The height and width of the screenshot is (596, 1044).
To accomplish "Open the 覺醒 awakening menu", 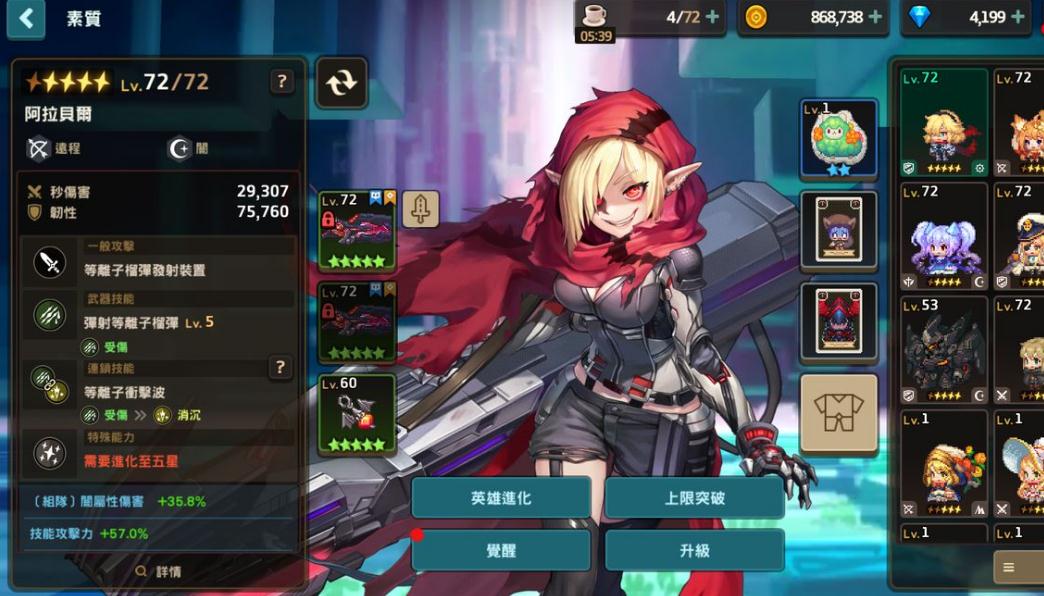I will [x=501, y=551].
